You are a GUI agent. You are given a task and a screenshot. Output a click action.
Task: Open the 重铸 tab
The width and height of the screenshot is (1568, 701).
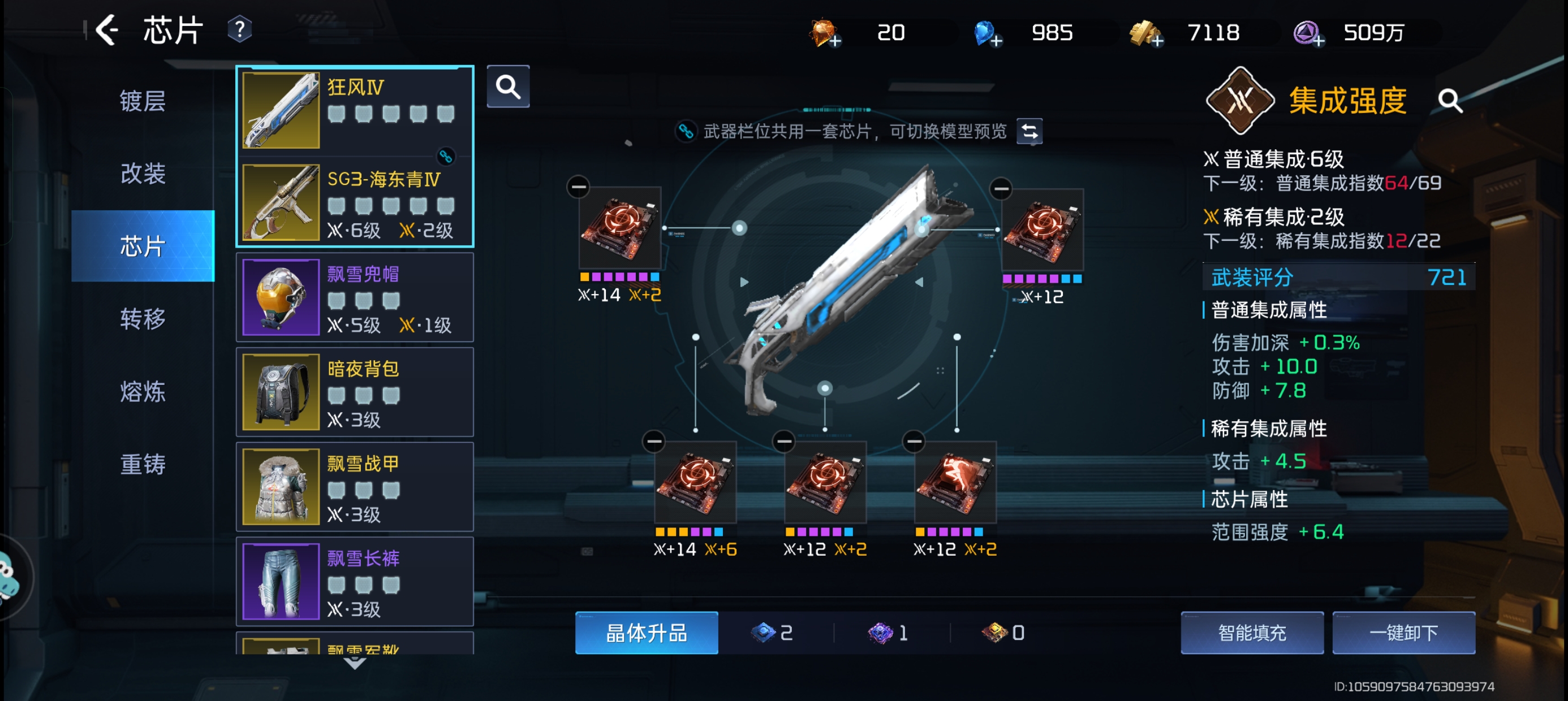[x=143, y=464]
